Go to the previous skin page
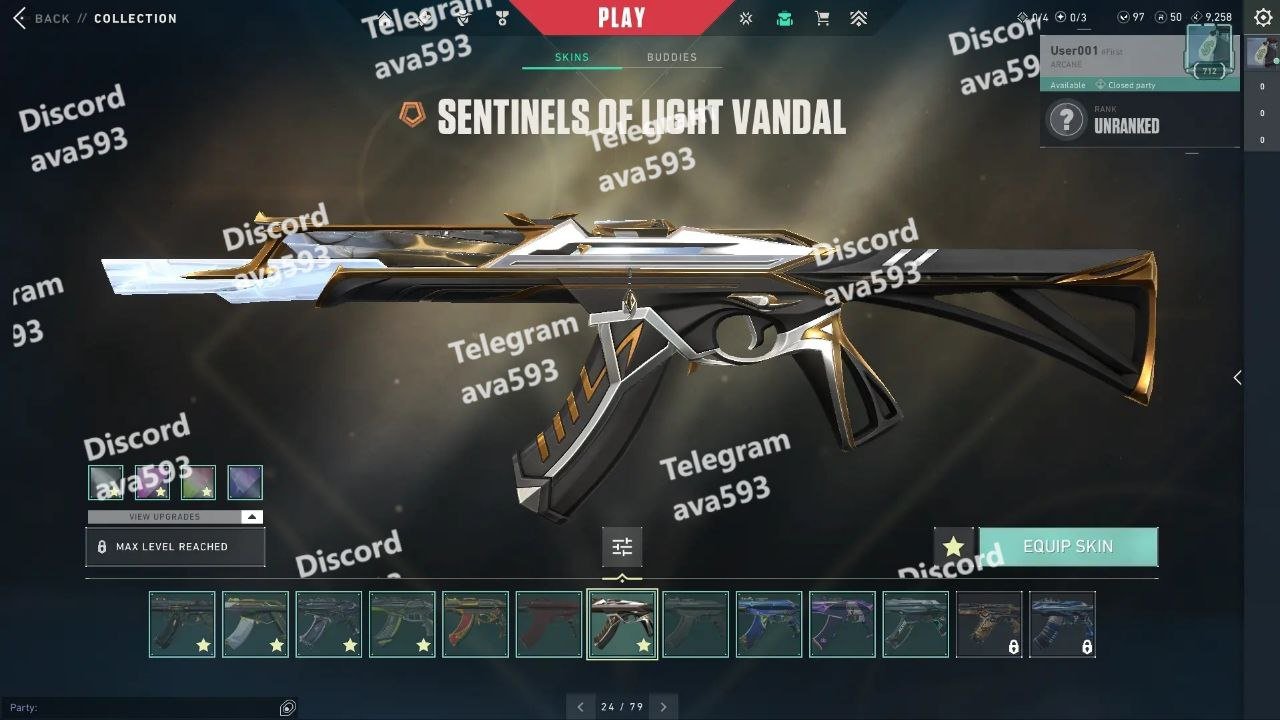The width and height of the screenshot is (1280, 720). (x=581, y=707)
